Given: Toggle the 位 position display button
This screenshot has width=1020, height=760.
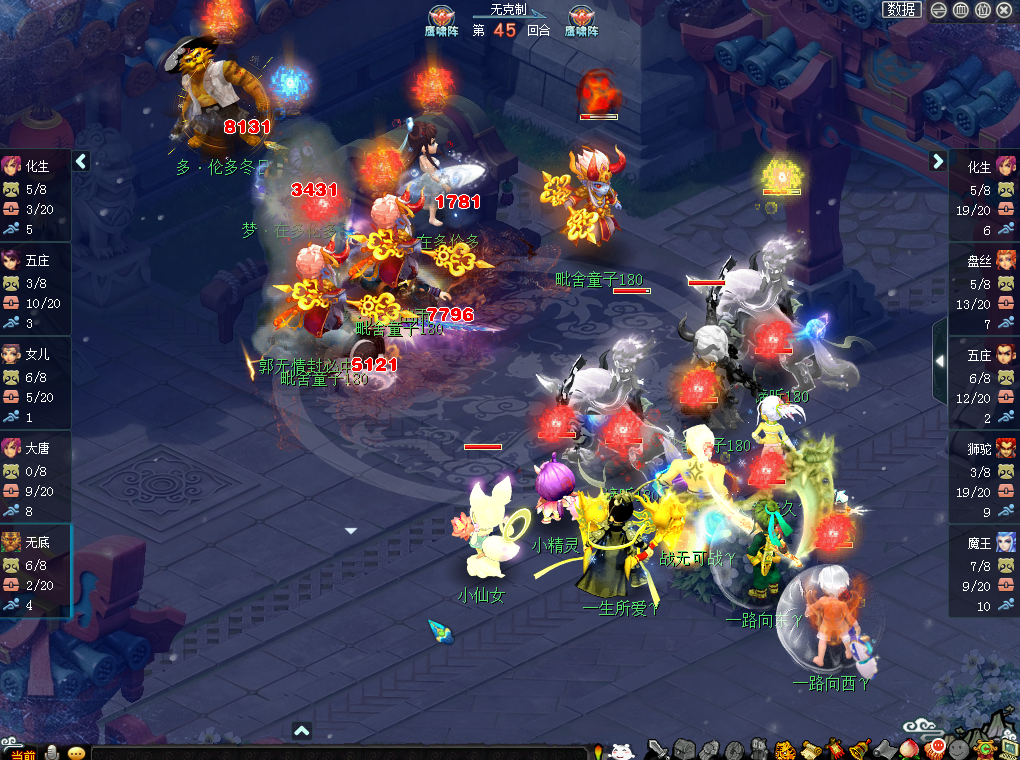Looking at the screenshot, I should tap(982, 10).
